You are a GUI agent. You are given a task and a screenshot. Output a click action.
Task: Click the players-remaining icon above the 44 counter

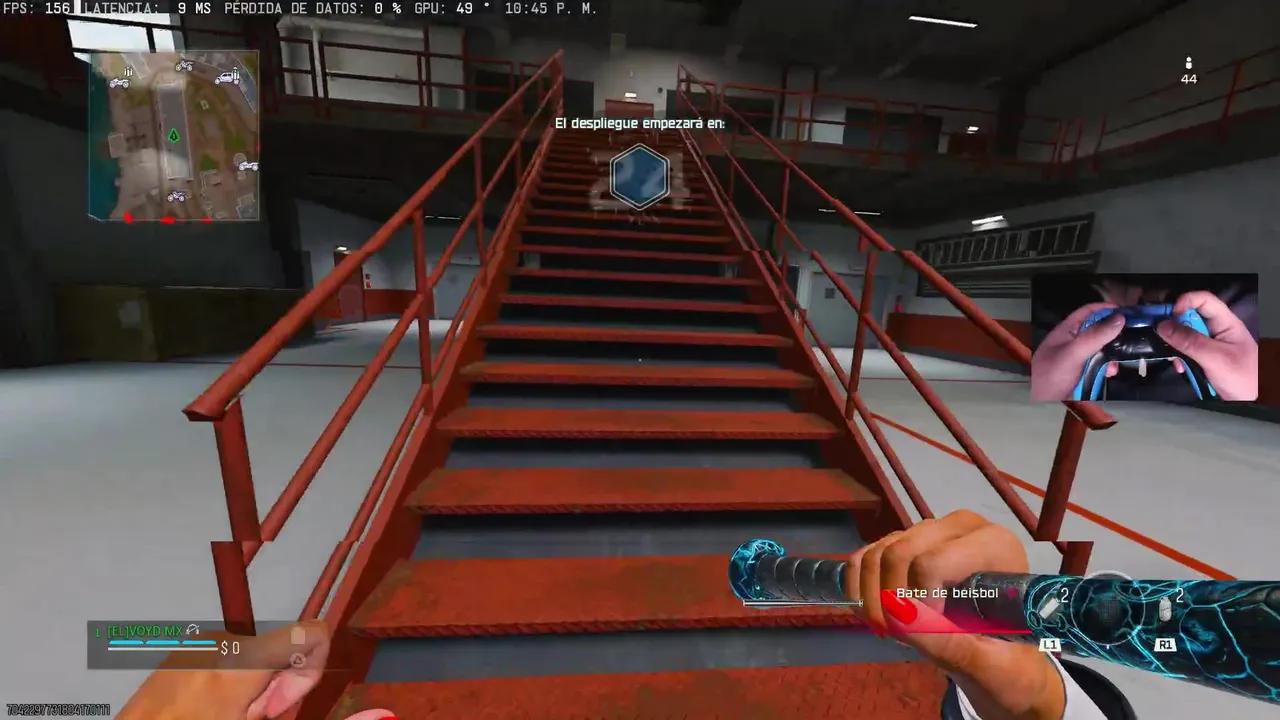(x=1188, y=62)
